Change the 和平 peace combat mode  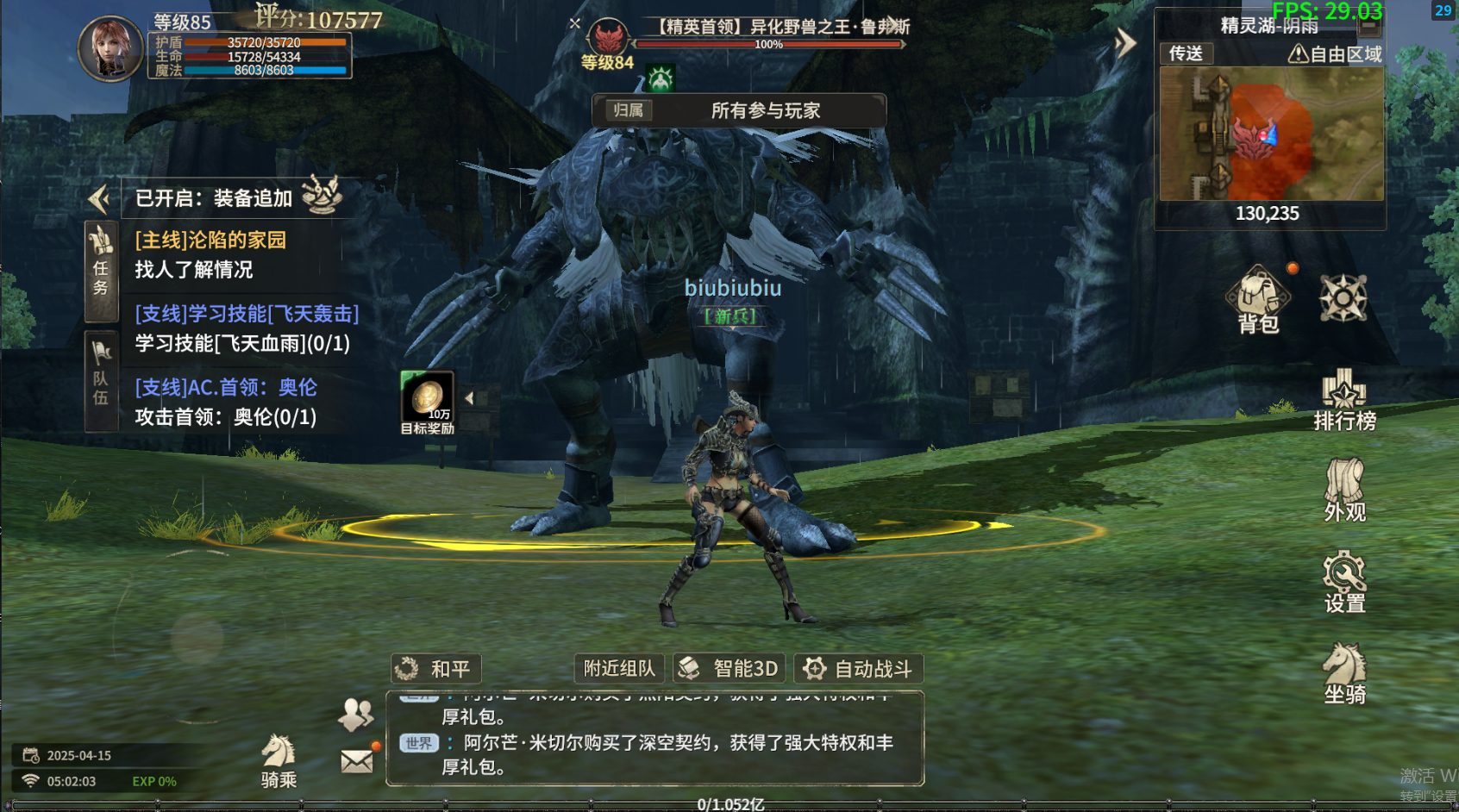coord(436,668)
